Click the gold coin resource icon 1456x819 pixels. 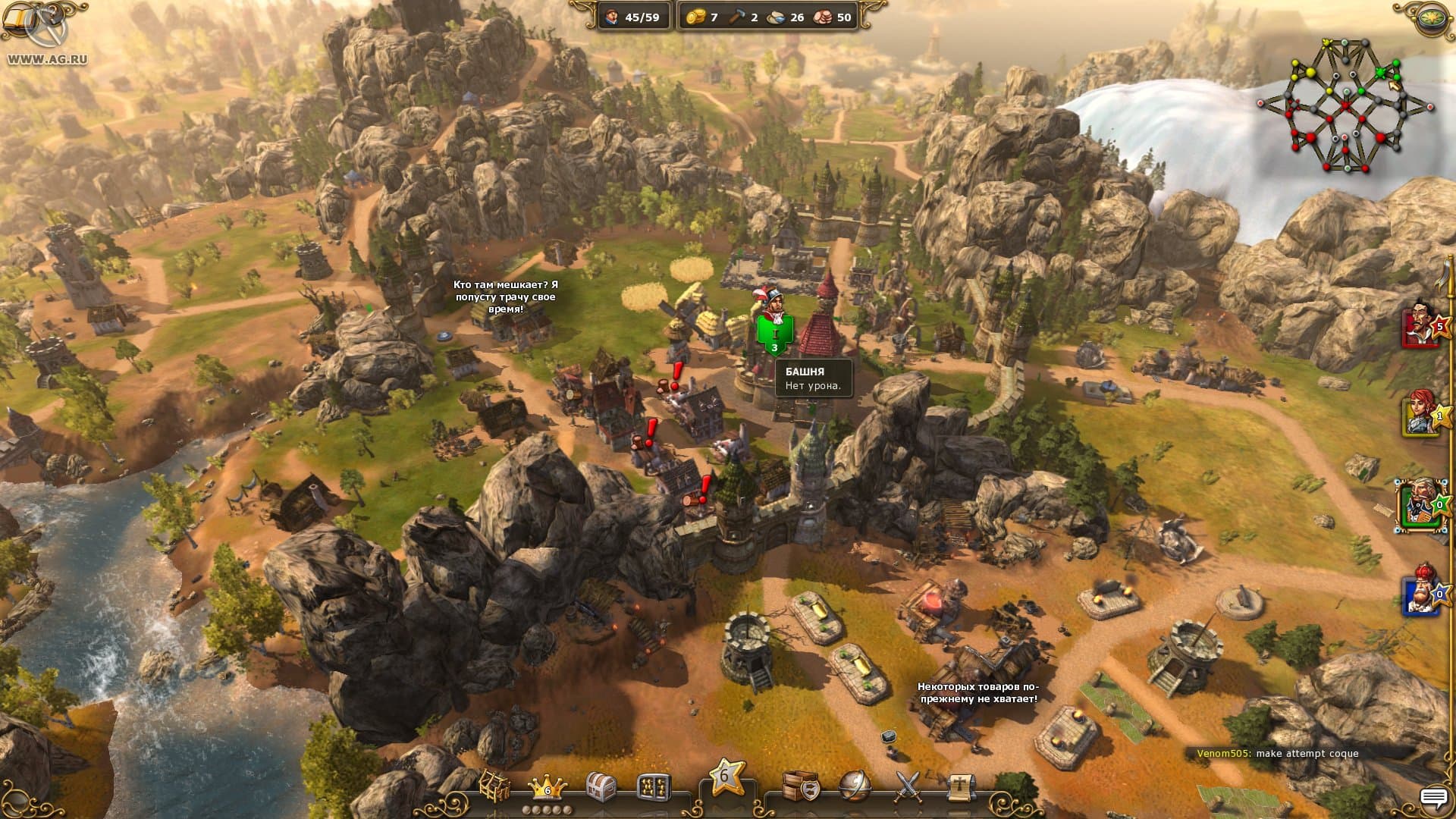coord(695,17)
